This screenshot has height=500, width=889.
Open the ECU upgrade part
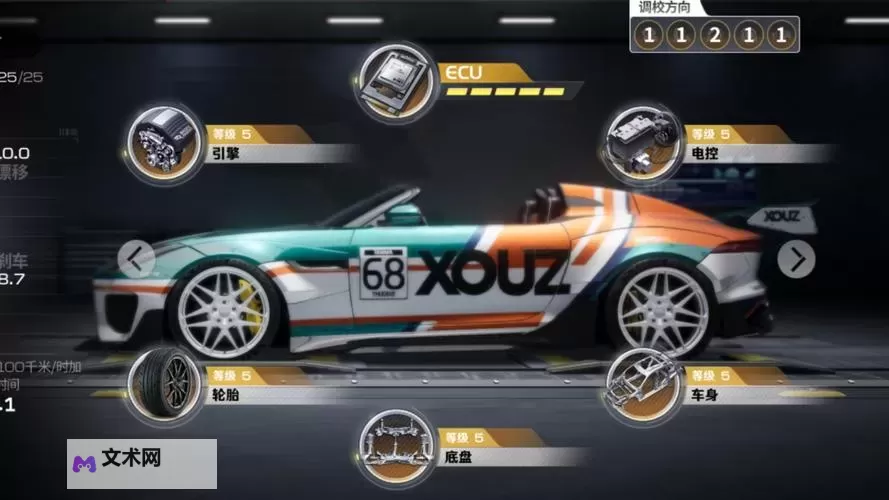click(x=397, y=79)
